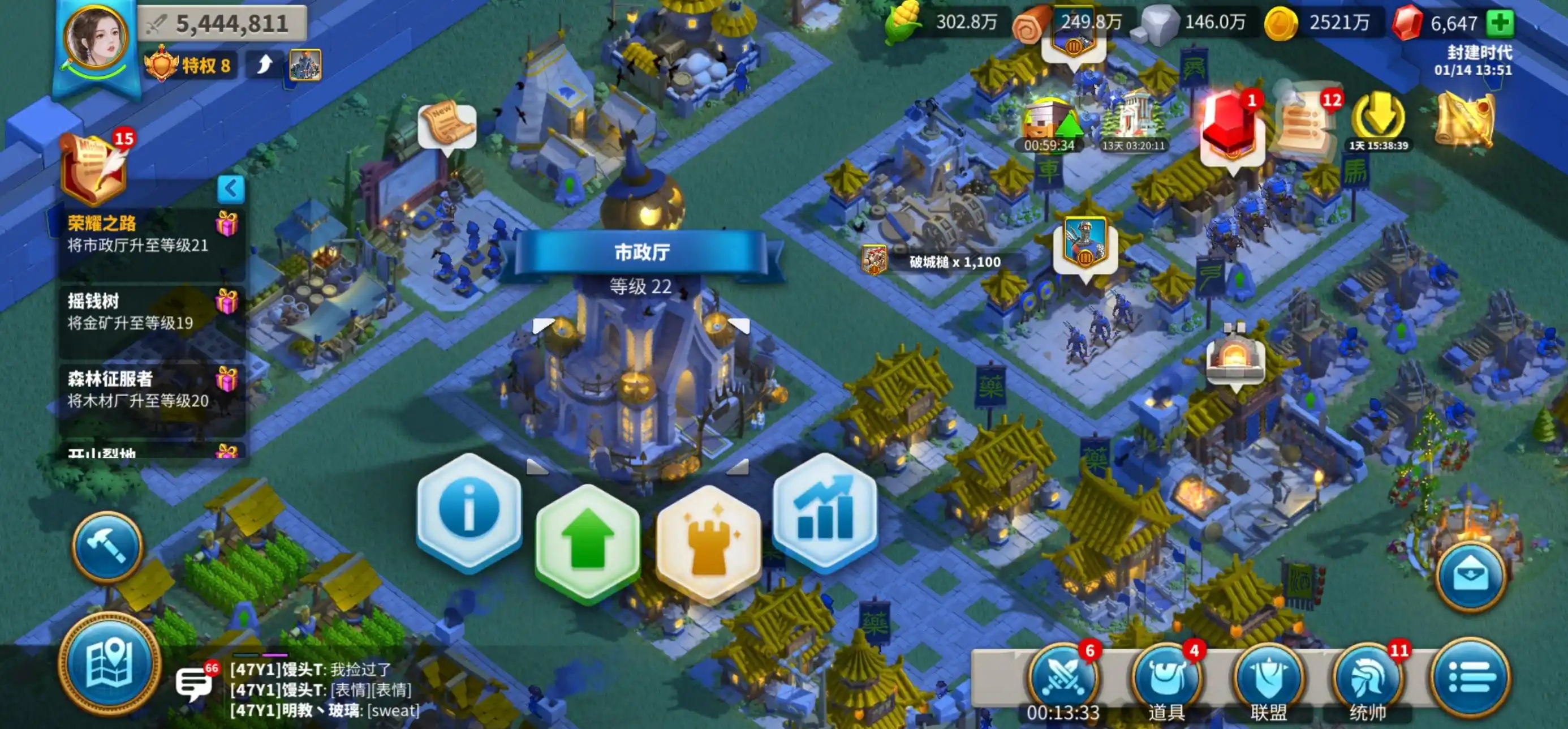The height and width of the screenshot is (729, 1568).
Task: Open the City Hall info button
Action: [x=469, y=512]
